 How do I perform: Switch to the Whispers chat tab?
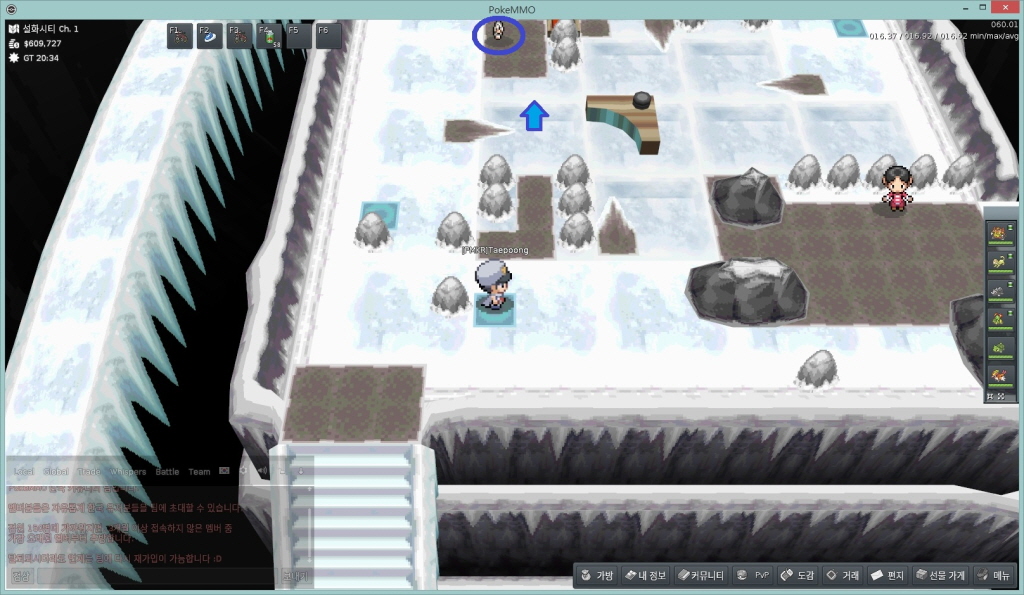(x=127, y=471)
